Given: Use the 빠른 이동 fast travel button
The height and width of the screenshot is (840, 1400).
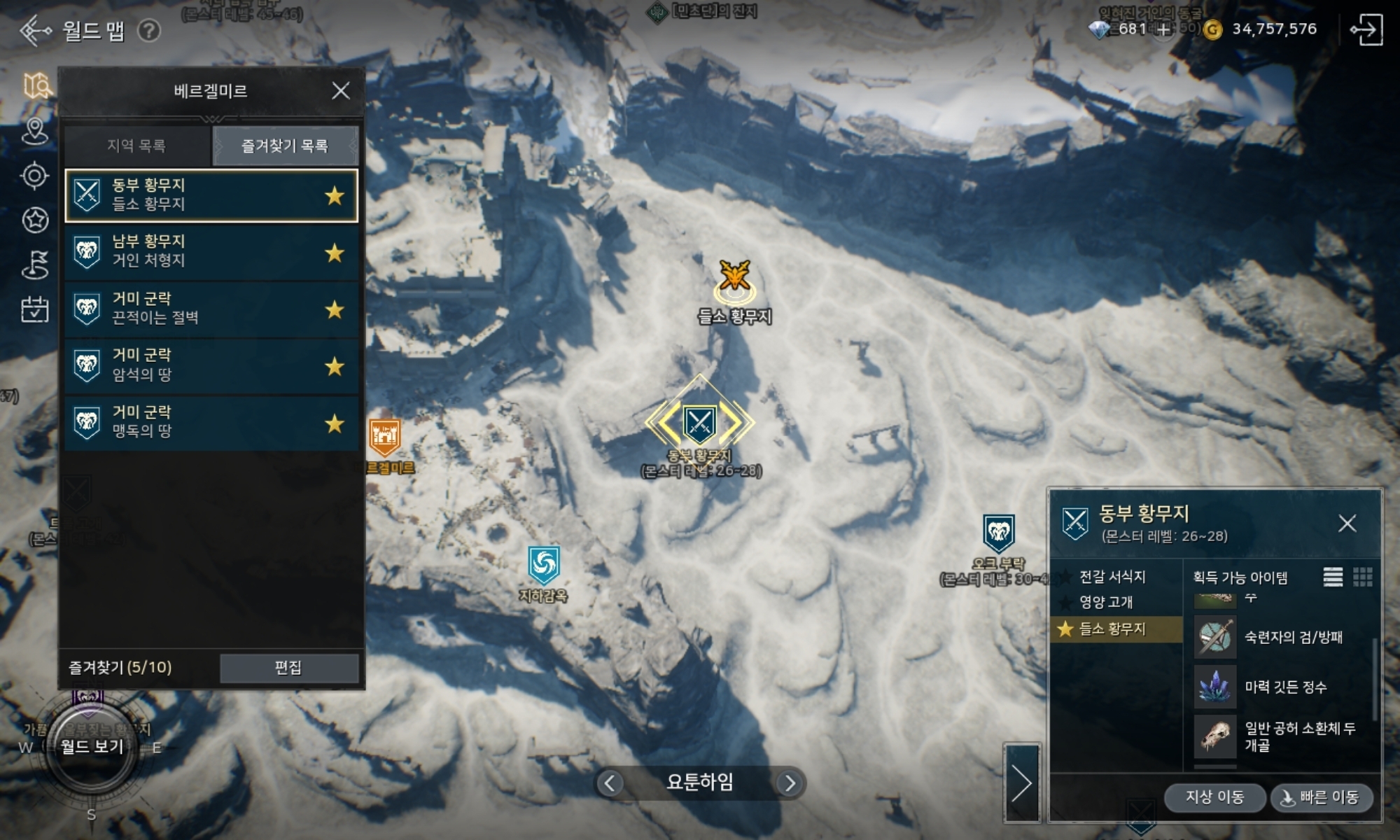Looking at the screenshot, I should point(1321,797).
